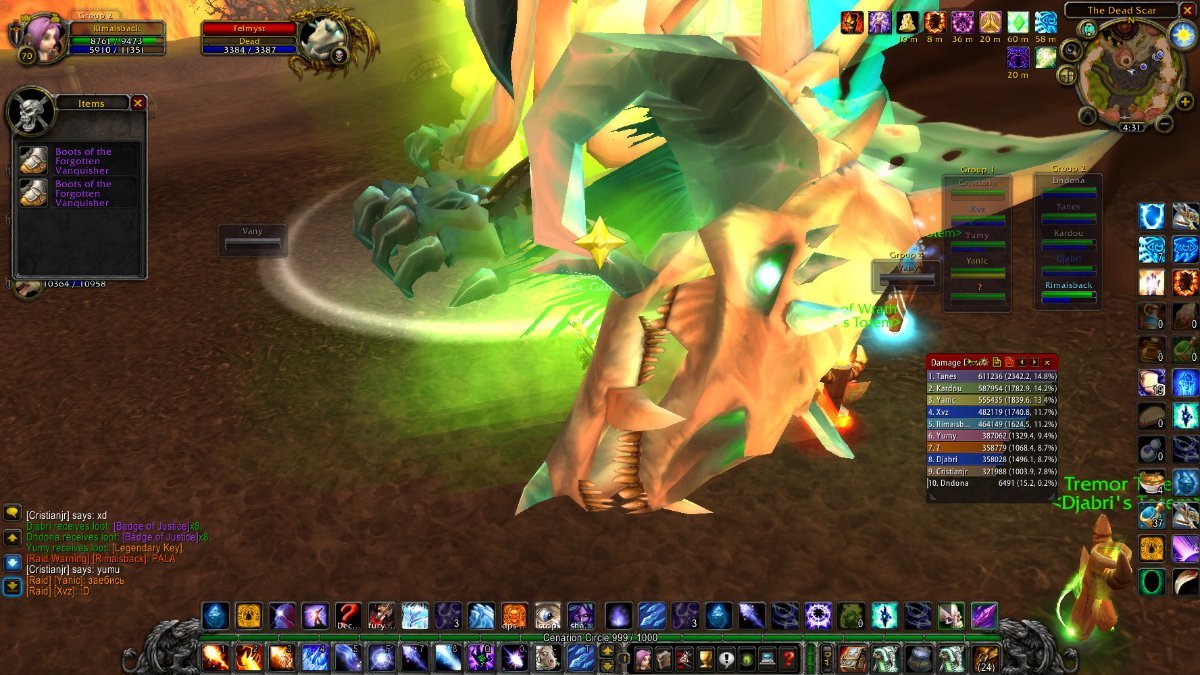Viewport: 1200px width, 675px height.
Task: Open the red question mark help button
Action: click(x=789, y=658)
